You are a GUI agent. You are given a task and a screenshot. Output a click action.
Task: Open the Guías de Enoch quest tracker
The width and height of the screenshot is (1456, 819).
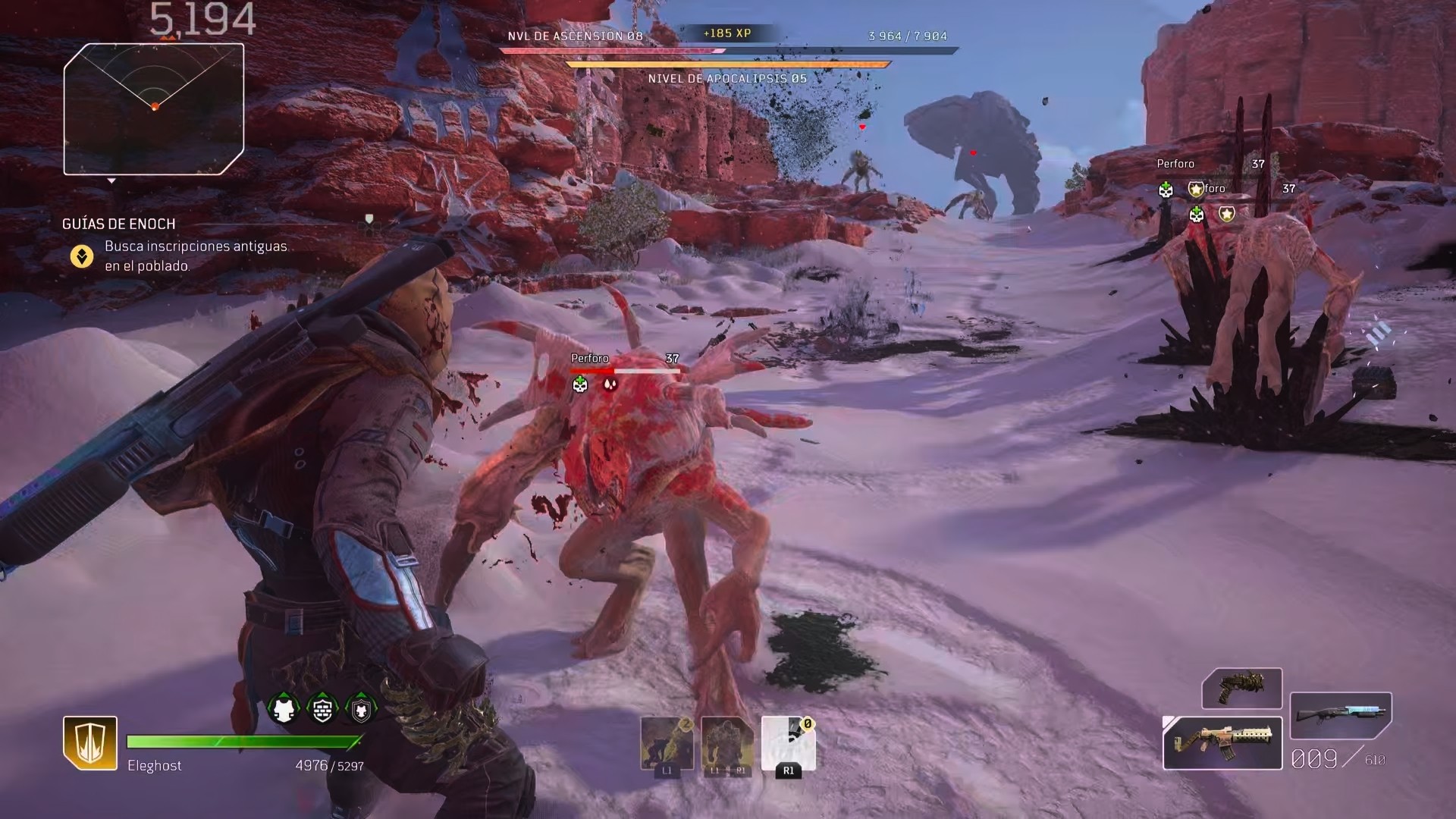click(119, 224)
